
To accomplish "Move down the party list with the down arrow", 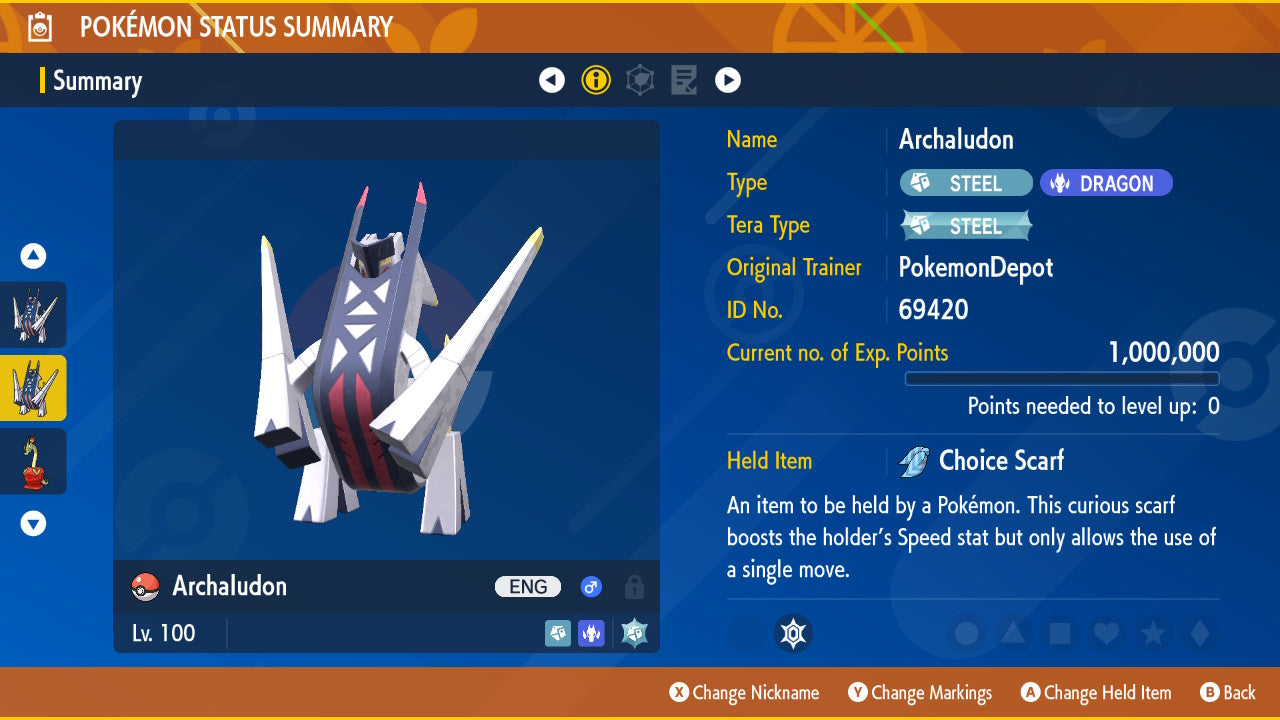I will [34, 523].
